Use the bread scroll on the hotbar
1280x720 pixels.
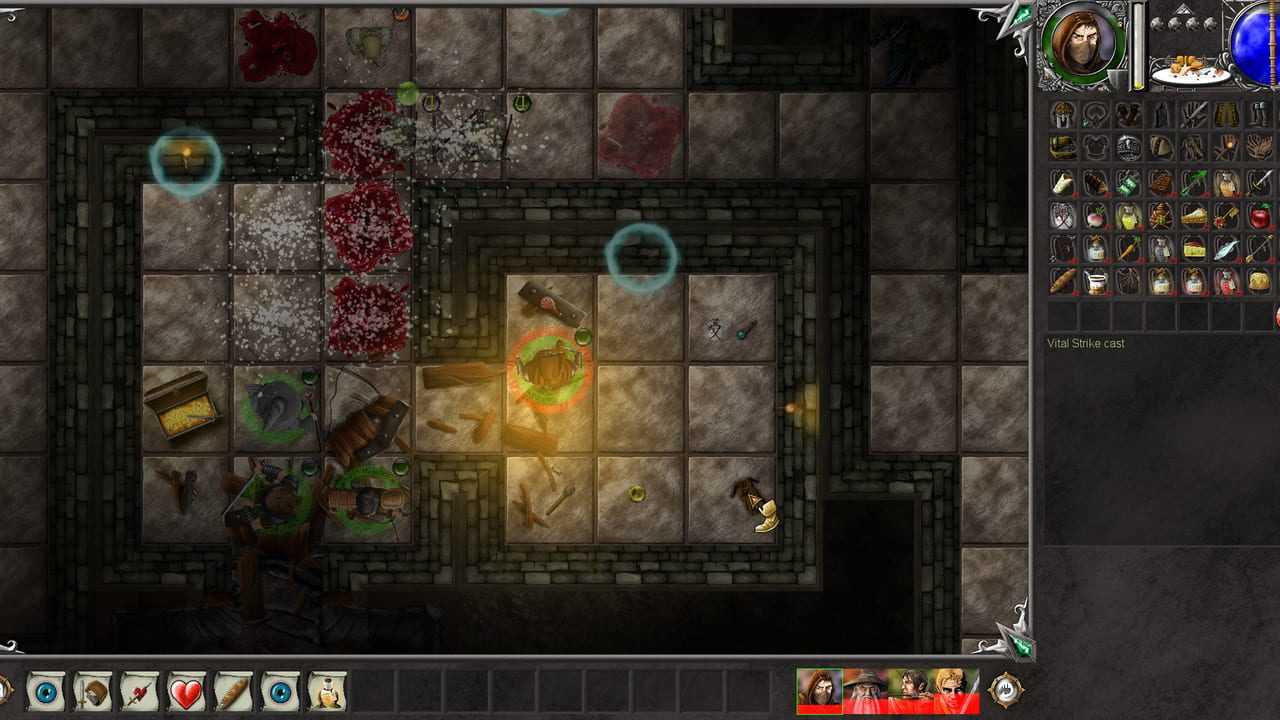click(x=233, y=691)
